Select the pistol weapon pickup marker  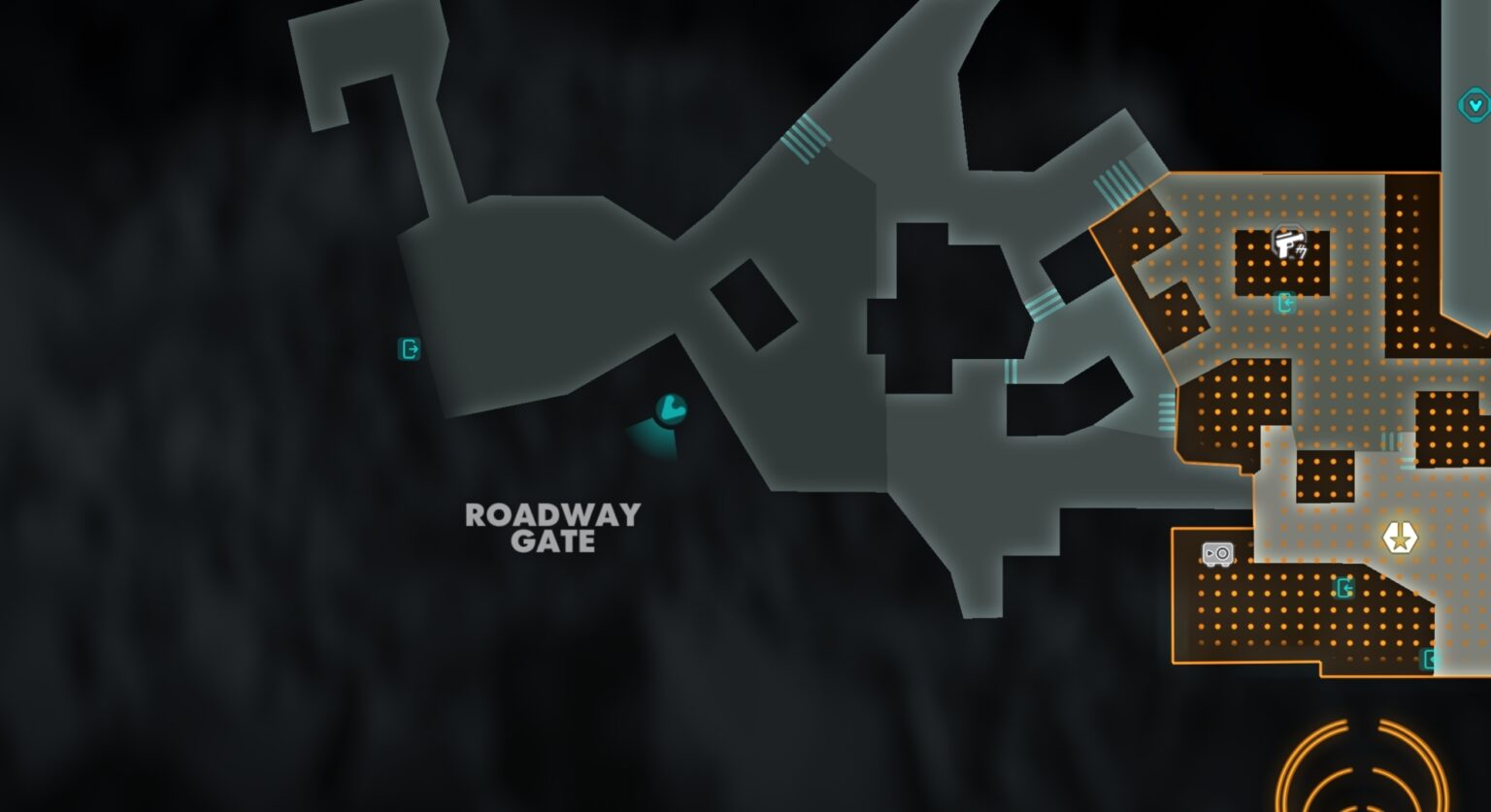tap(1288, 242)
